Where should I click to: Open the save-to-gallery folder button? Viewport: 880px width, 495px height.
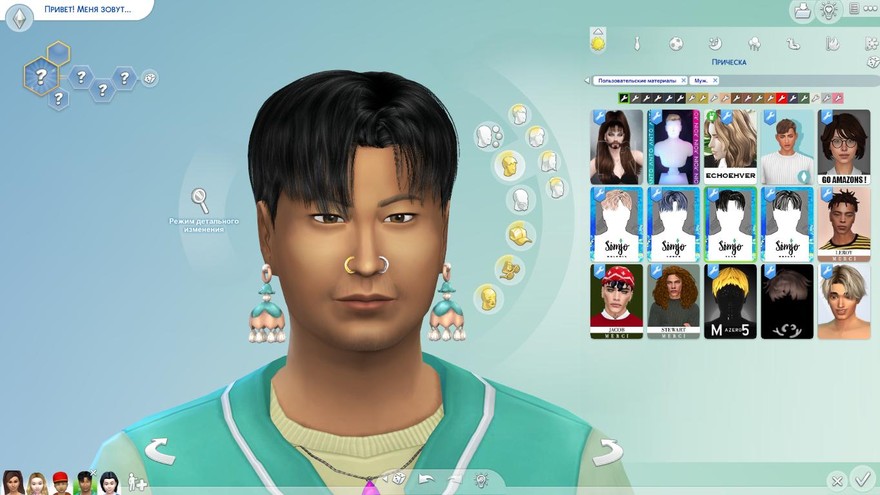(801, 11)
